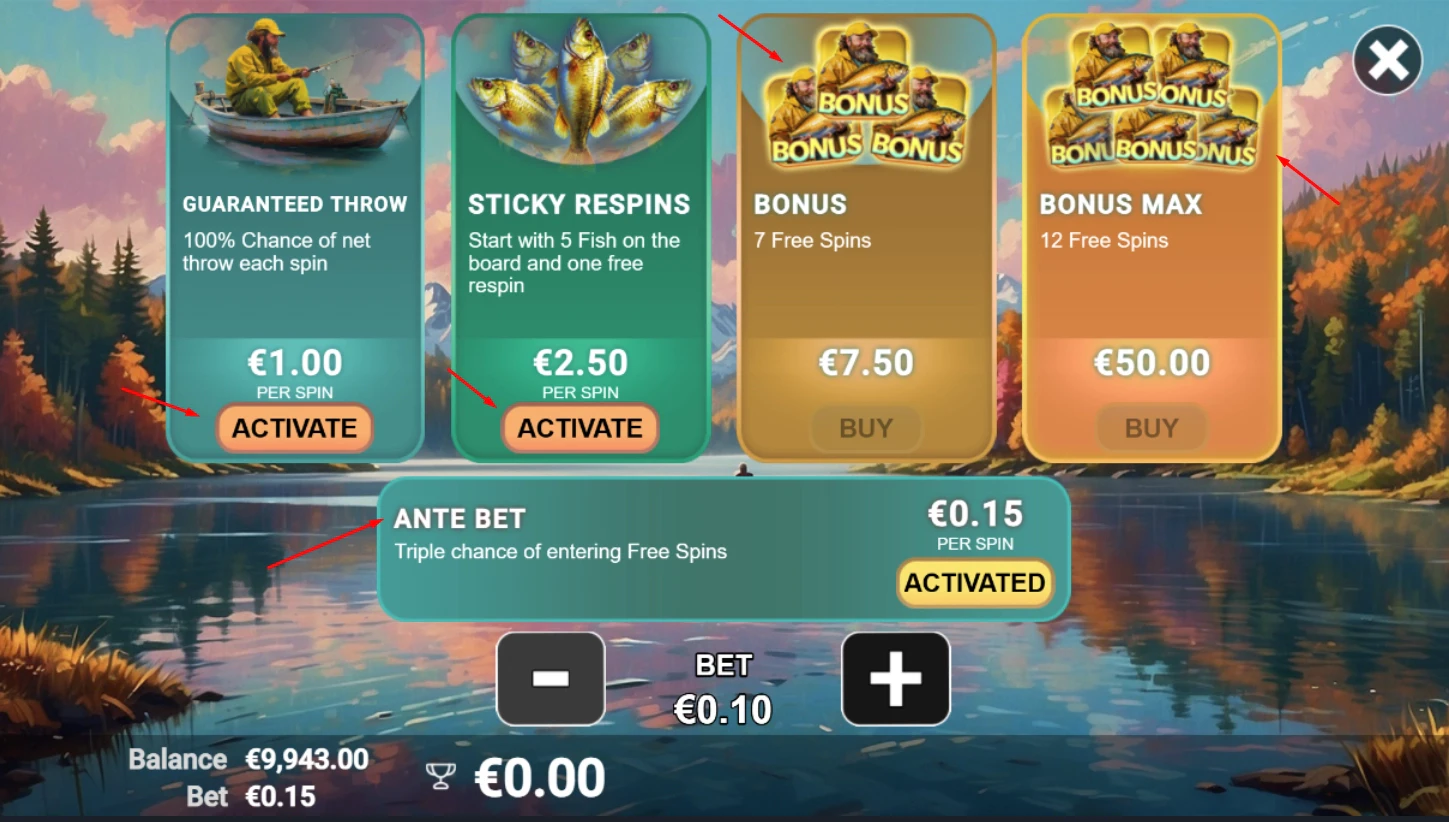Image resolution: width=1449 pixels, height=822 pixels.
Task: Click the golden fish symbols on Sticky Respins card
Action: (x=580, y=90)
